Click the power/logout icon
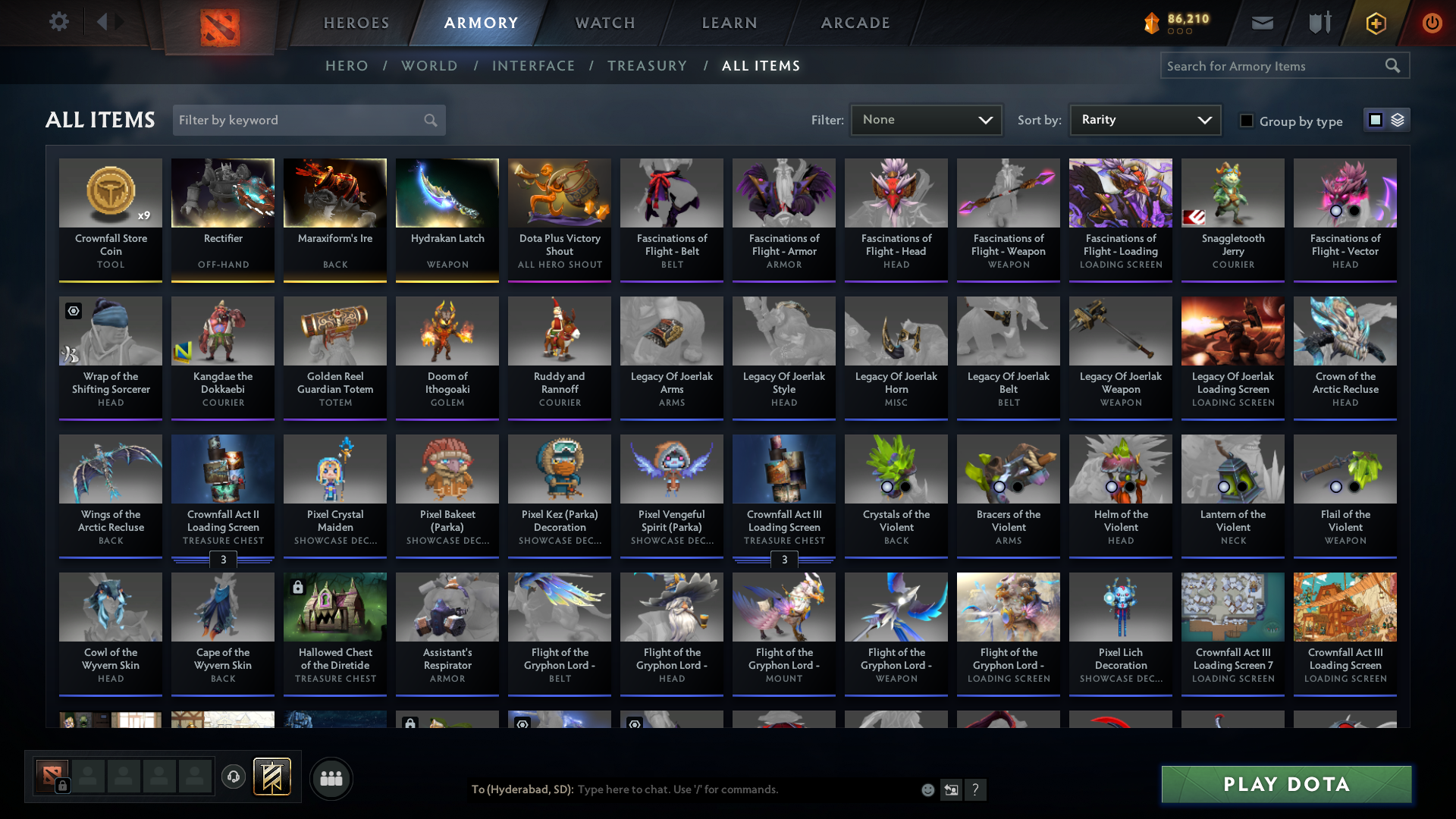This screenshot has height=819, width=1456. 1432,23
